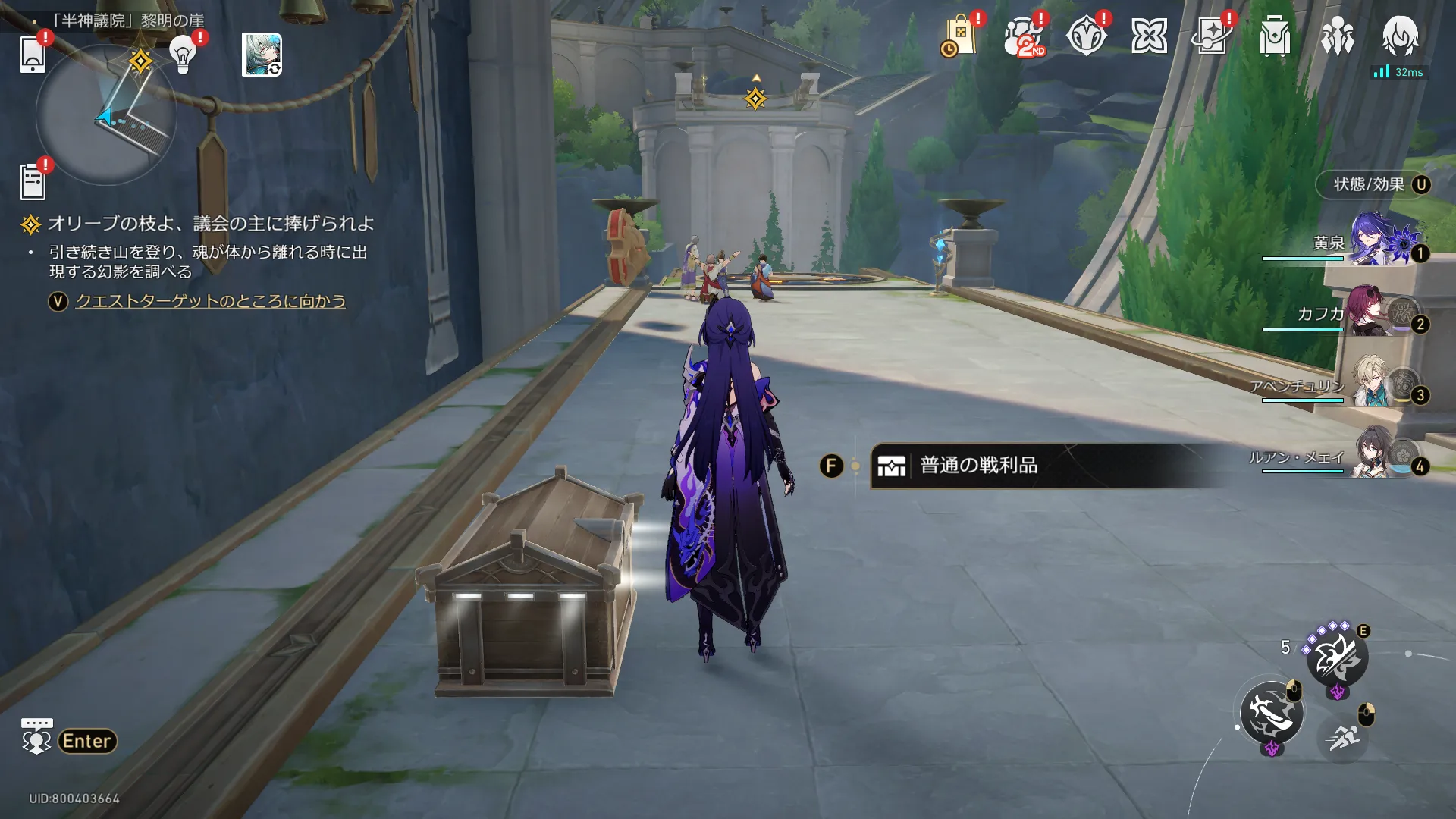Open the four-pointed knot icon in top bar

1149,36
